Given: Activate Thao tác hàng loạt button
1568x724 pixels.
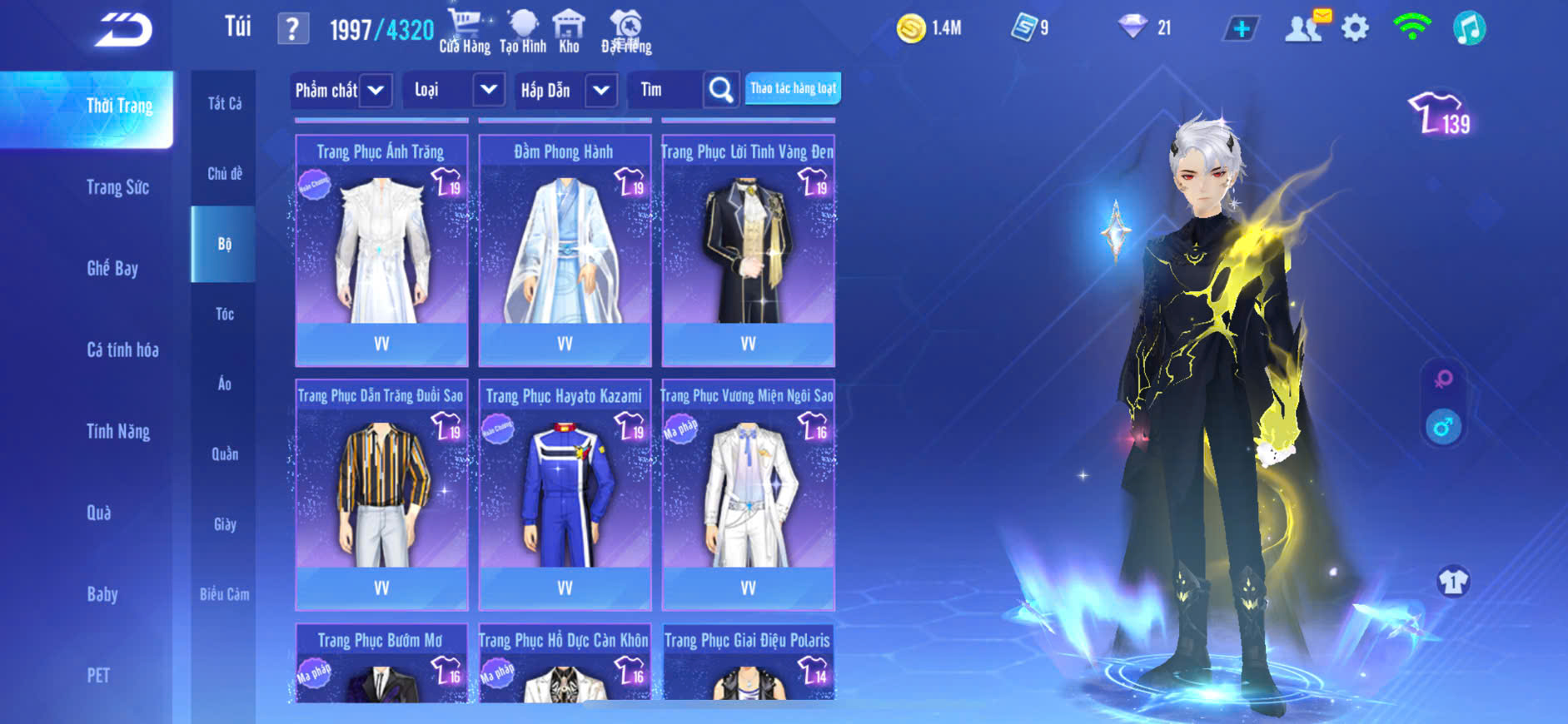Looking at the screenshot, I should [793, 88].
